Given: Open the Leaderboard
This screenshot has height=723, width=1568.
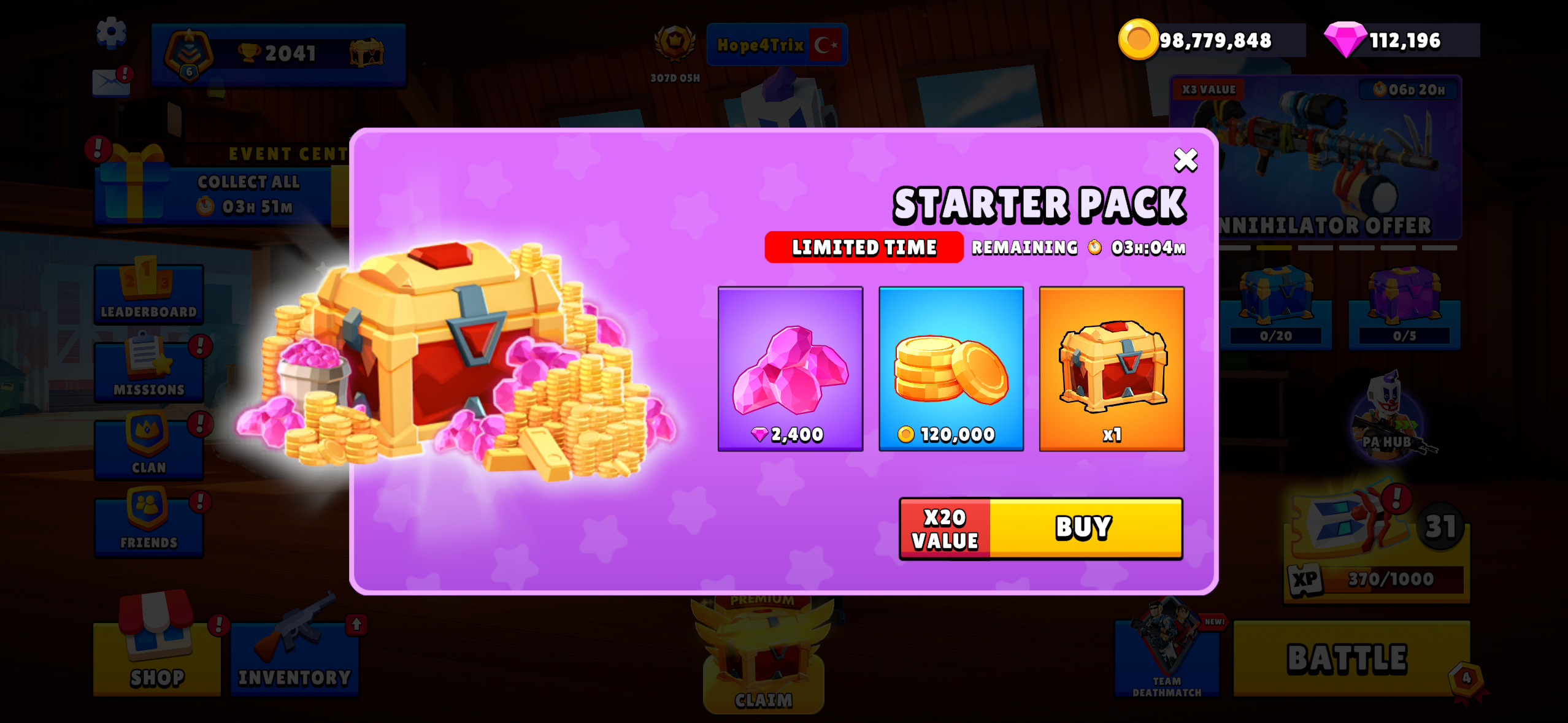Looking at the screenshot, I should tap(148, 294).
